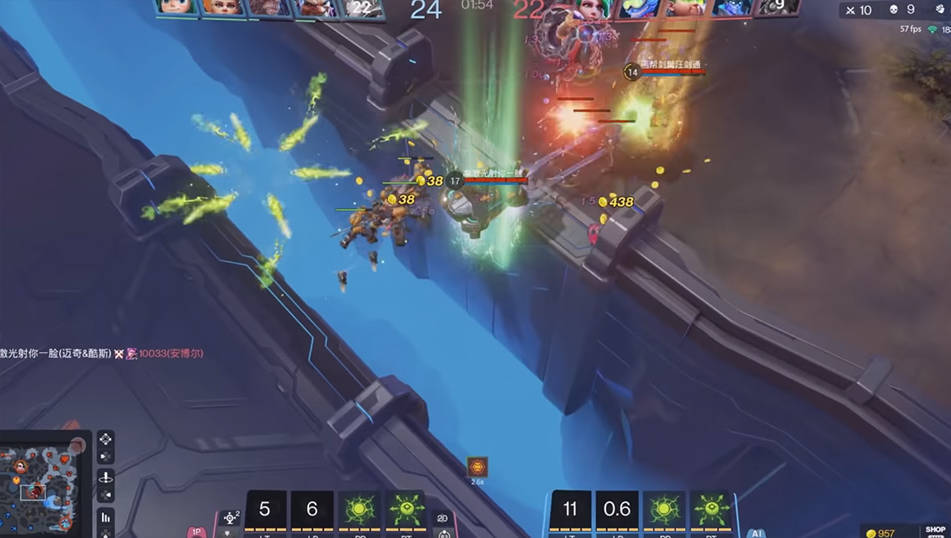The image size is (951, 538).
Task: Click the crosshair icon on the 1P panel
Action: click(231, 518)
